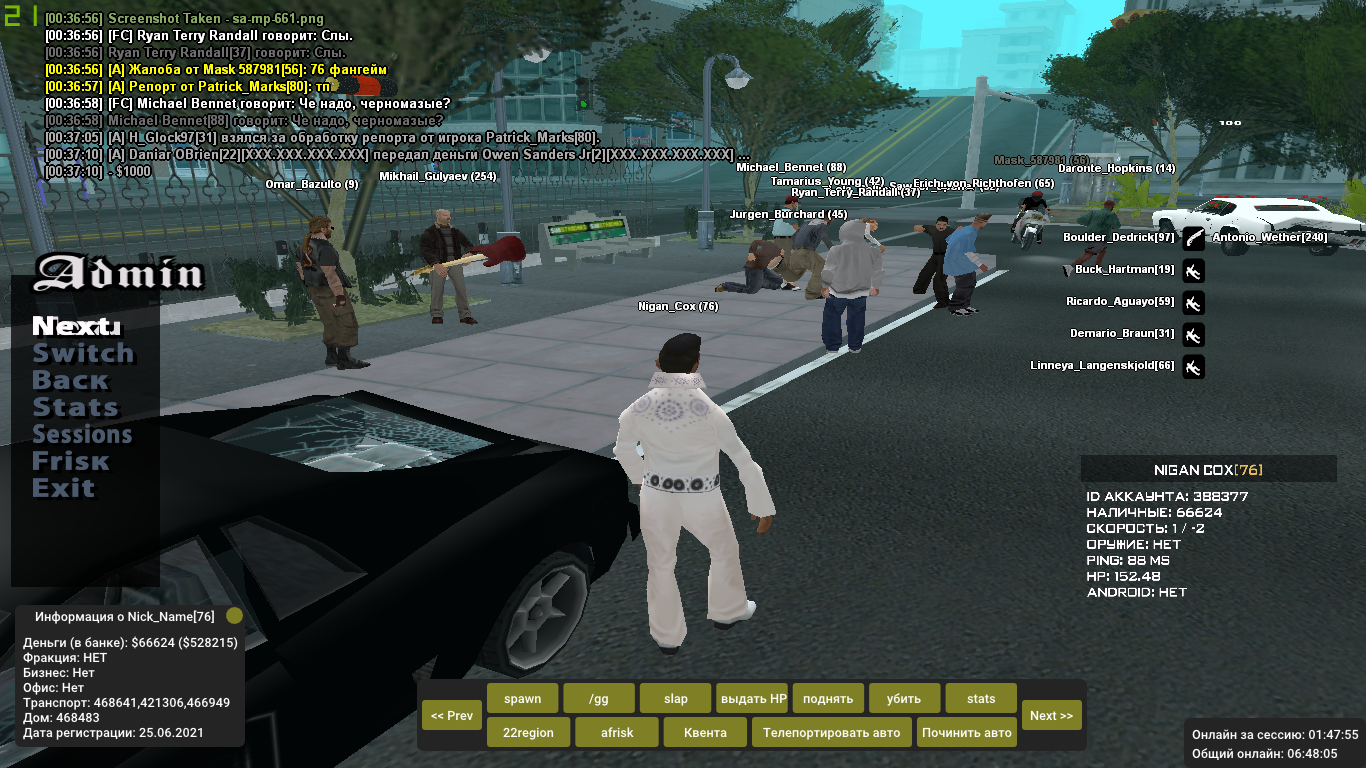1366x768 pixels.
Task: Choose Frisk in the Admin menu
Action: (70, 462)
